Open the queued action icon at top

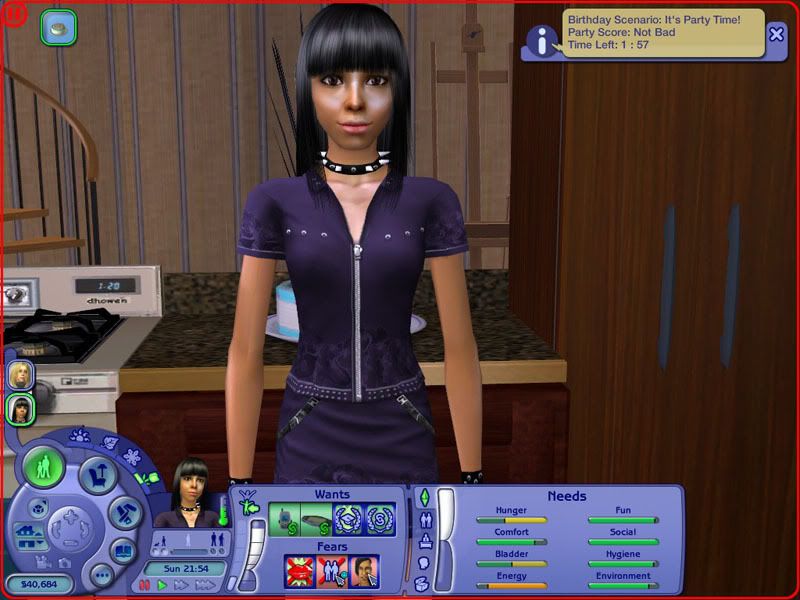click(x=58, y=28)
